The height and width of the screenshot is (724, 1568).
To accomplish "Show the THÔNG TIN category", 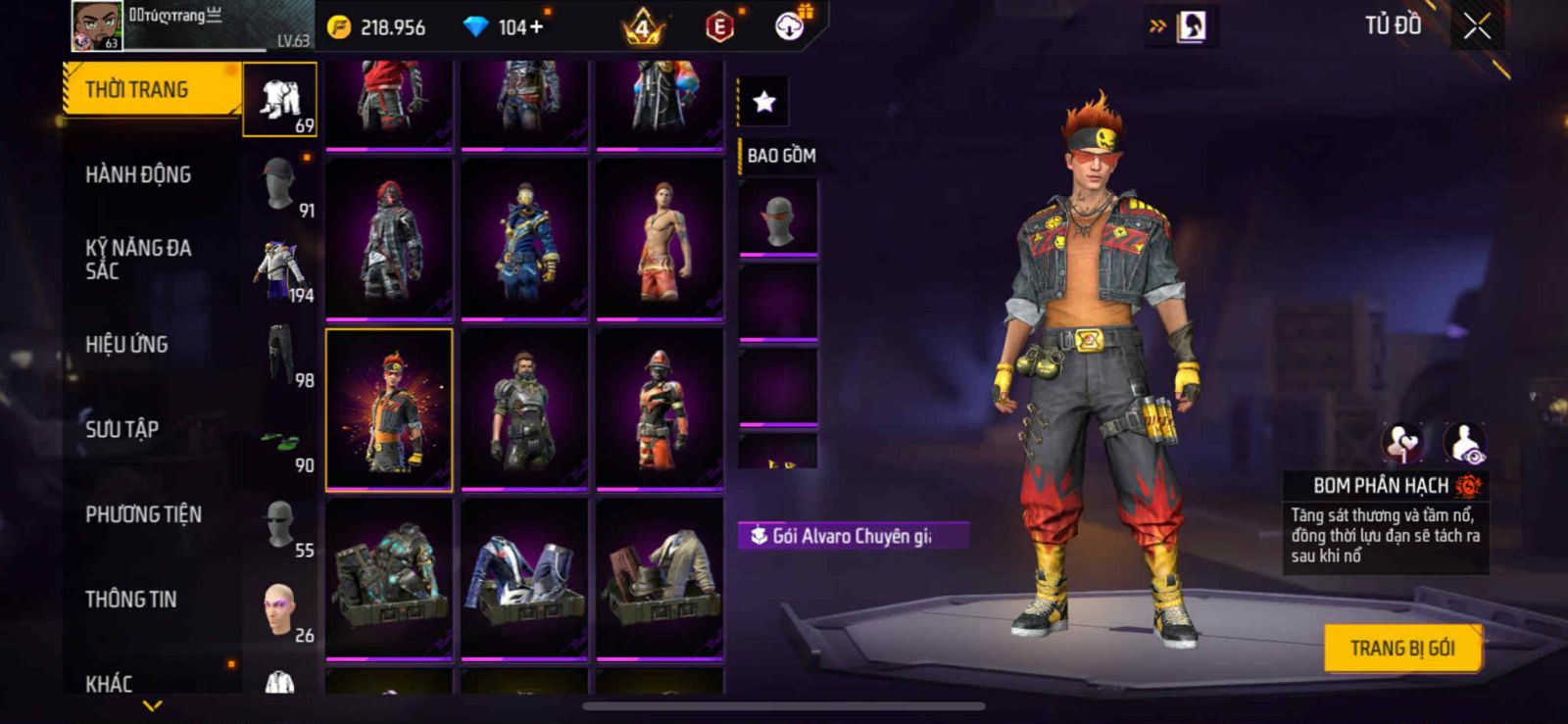I will tap(130, 600).
